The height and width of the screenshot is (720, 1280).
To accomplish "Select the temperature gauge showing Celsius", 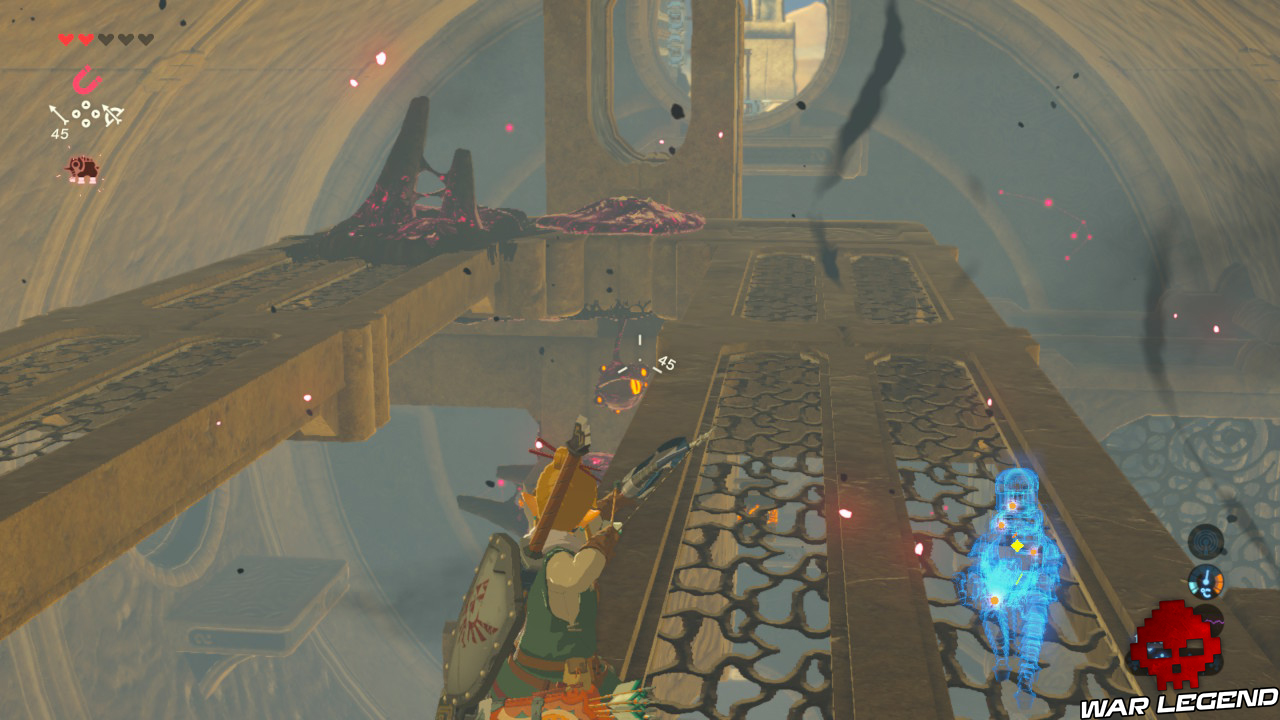I will point(1206,582).
